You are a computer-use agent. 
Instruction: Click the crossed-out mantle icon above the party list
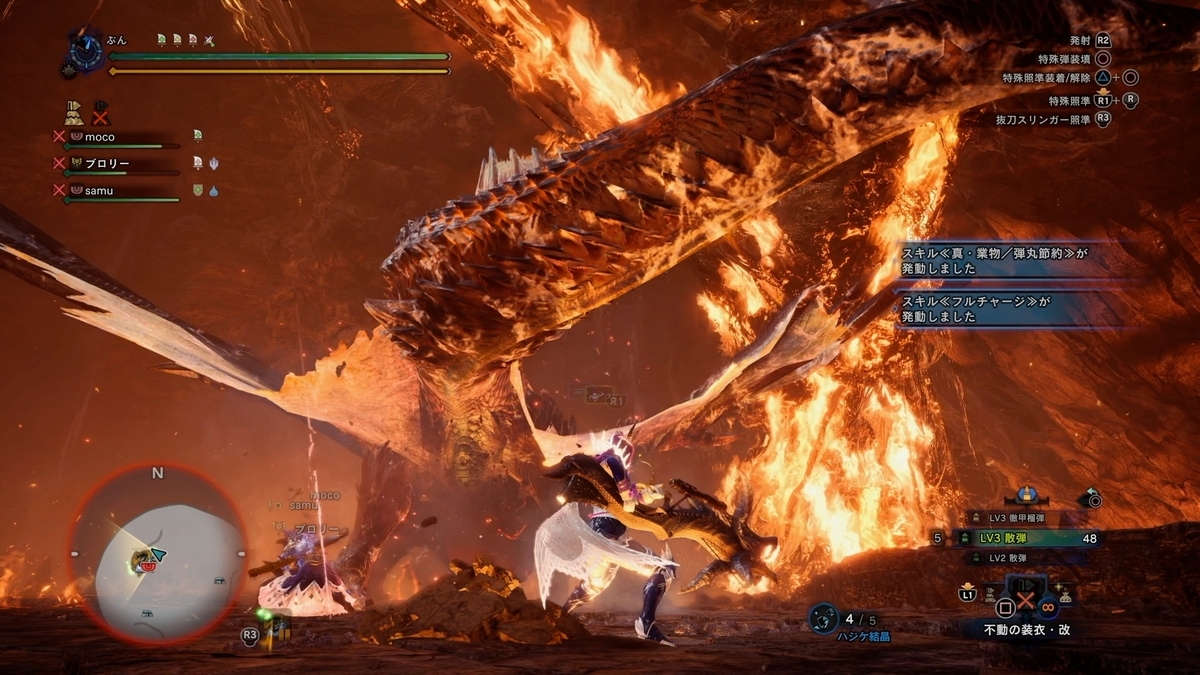[101, 113]
